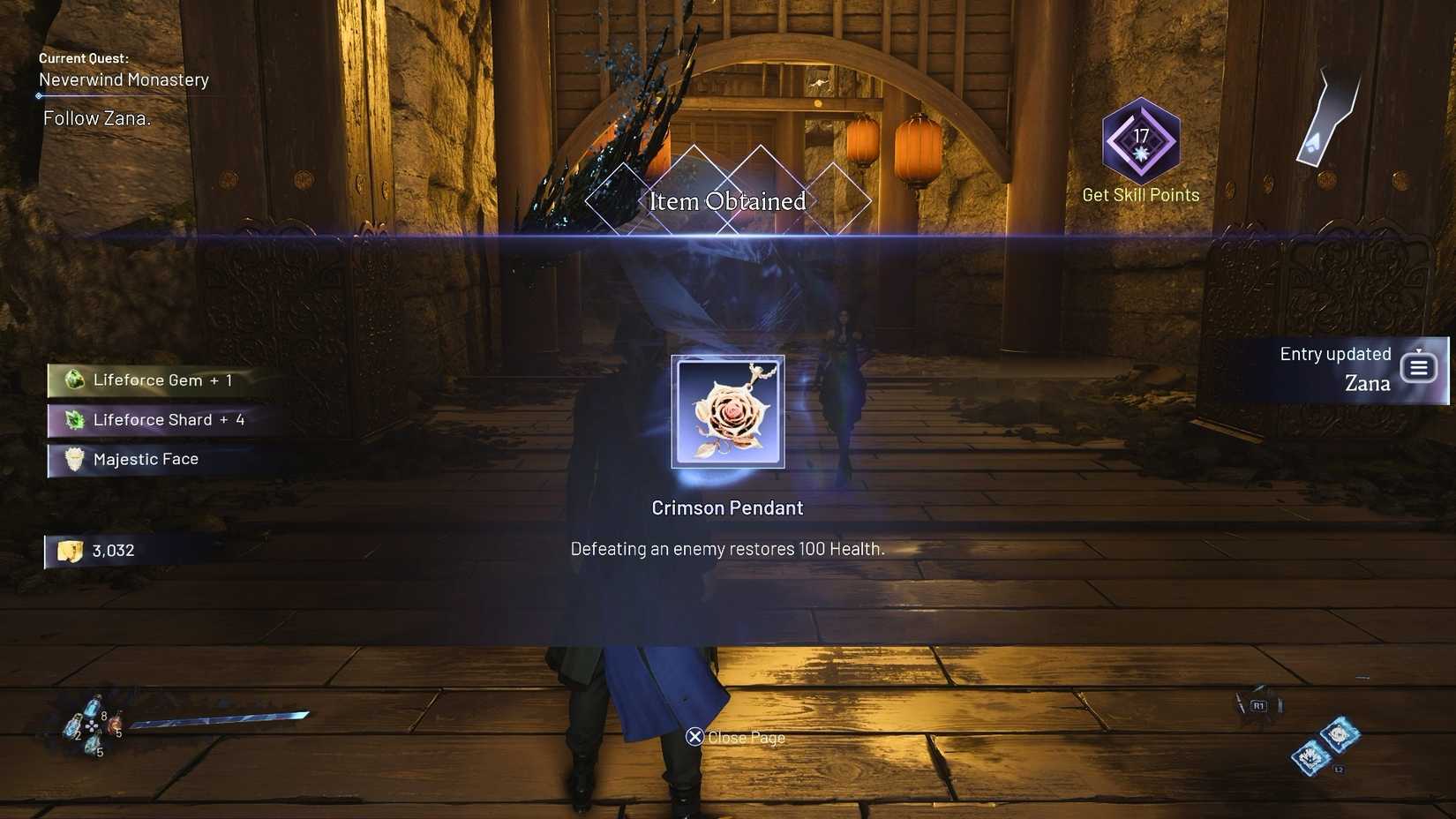Click the Get Skill Points label
The height and width of the screenshot is (819, 1456).
click(x=1140, y=194)
